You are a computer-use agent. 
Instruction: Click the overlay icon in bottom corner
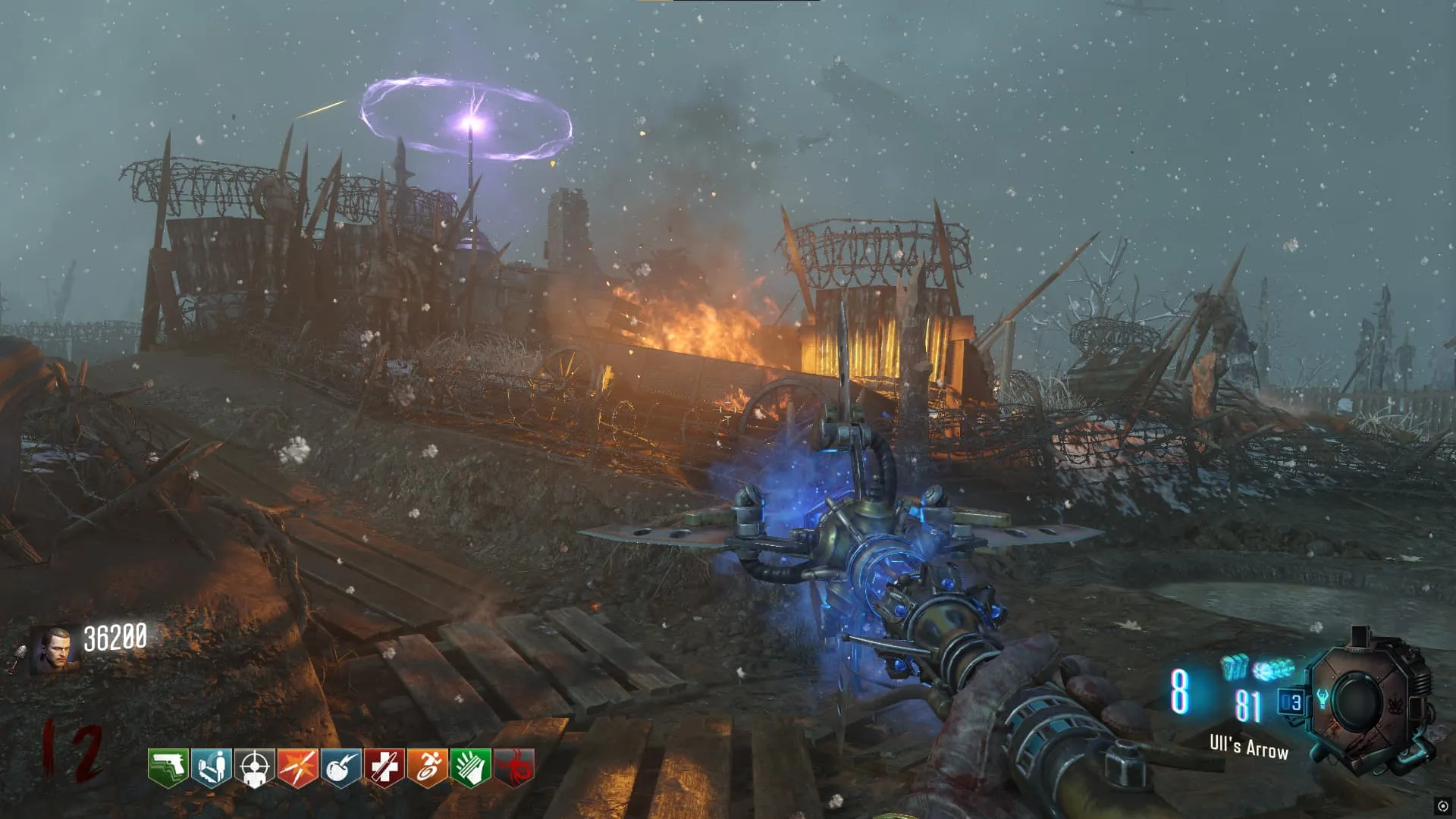(1442, 806)
